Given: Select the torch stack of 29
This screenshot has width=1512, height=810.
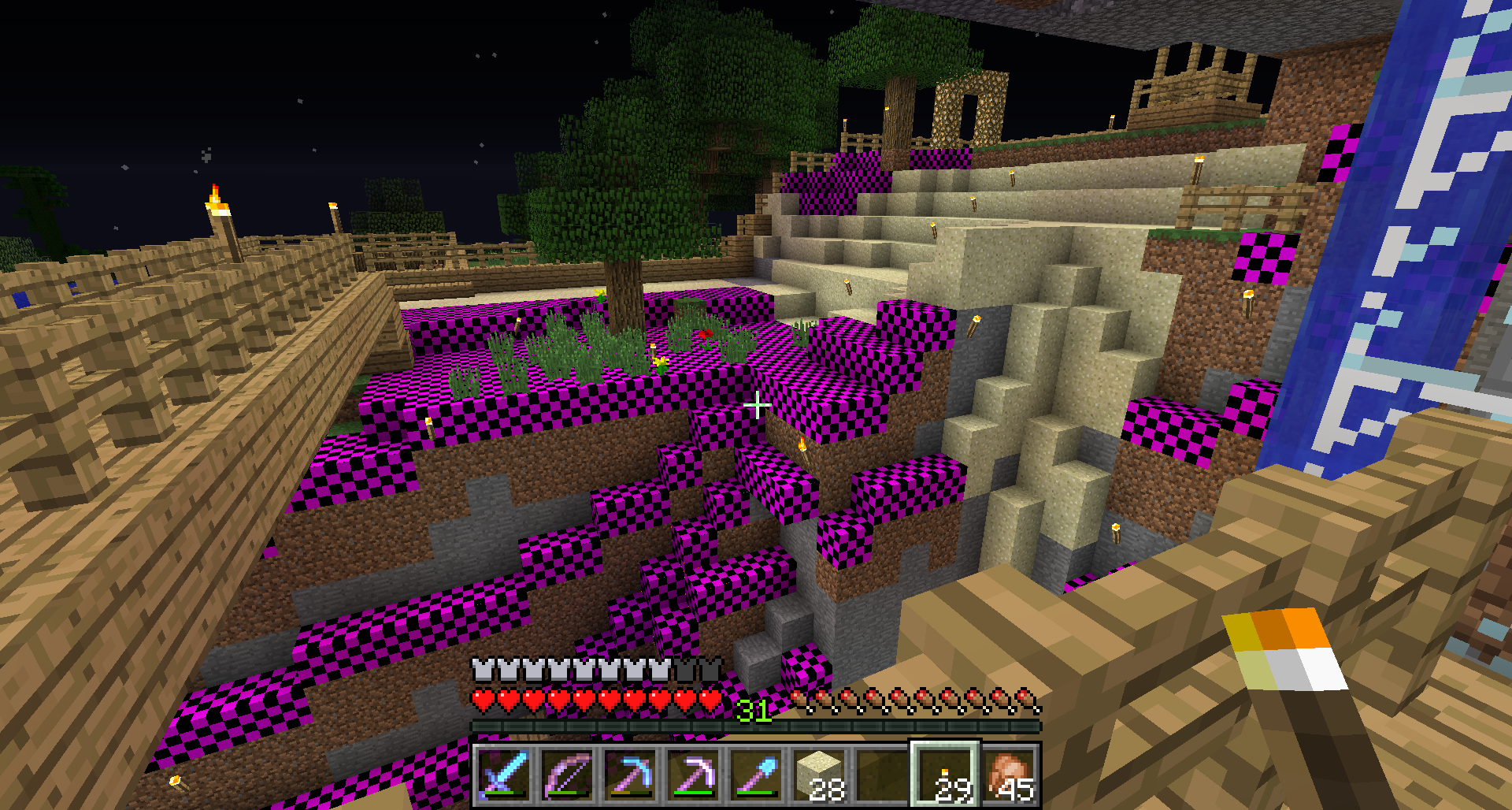Looking at the screenshot, I should click(946, 775).
